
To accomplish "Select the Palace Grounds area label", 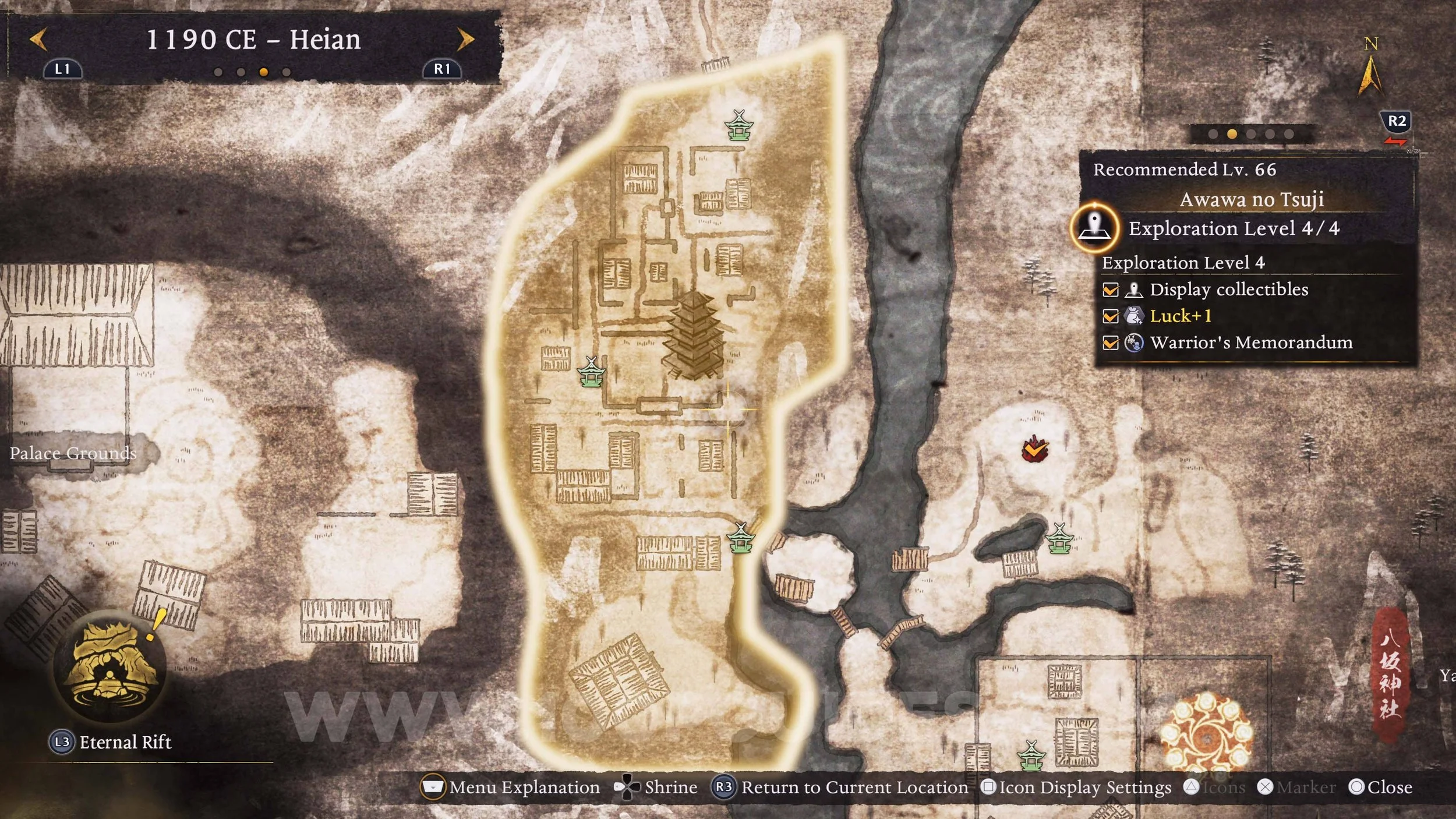I will click(x=73, y=453).
